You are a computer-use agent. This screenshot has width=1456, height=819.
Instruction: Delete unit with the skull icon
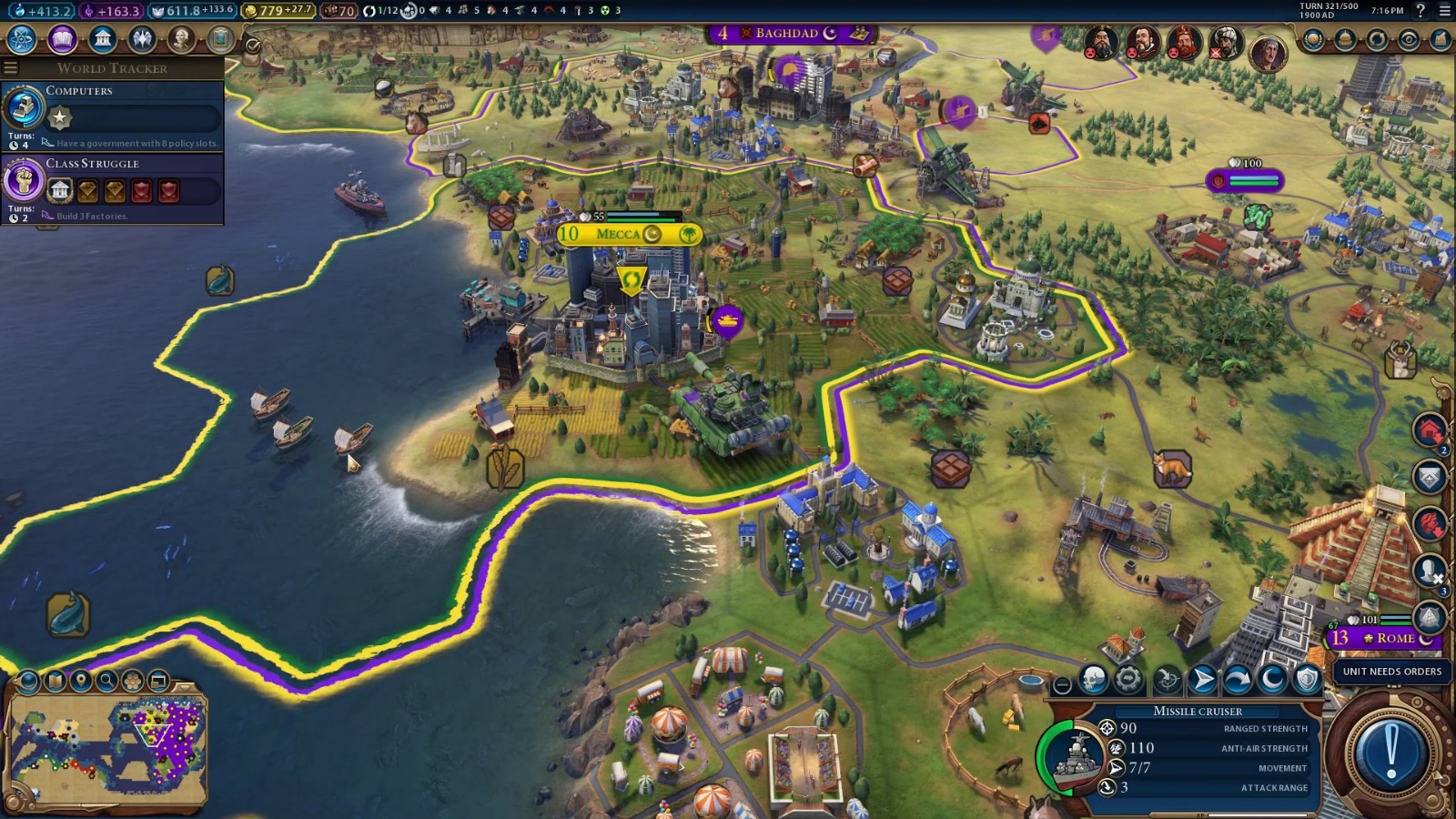click(1094, 679)
